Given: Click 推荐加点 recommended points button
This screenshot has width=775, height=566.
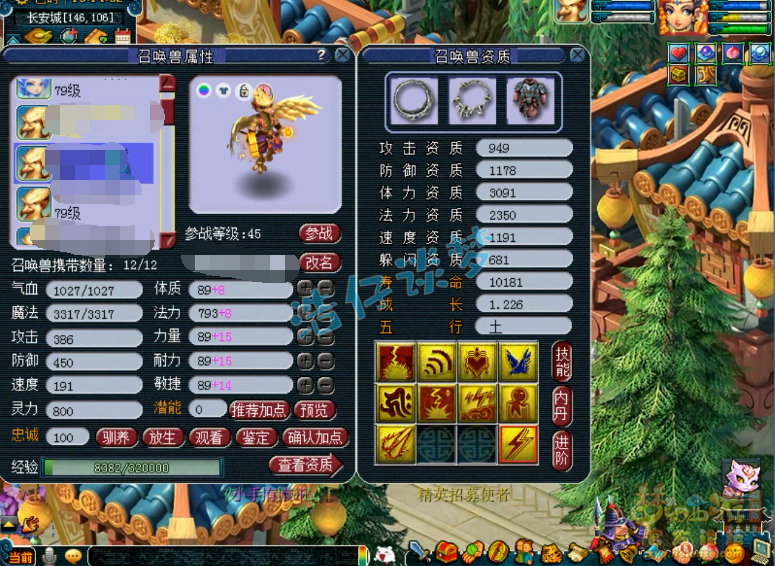Looking at the screenshot, I should click(x=260, y=410).
